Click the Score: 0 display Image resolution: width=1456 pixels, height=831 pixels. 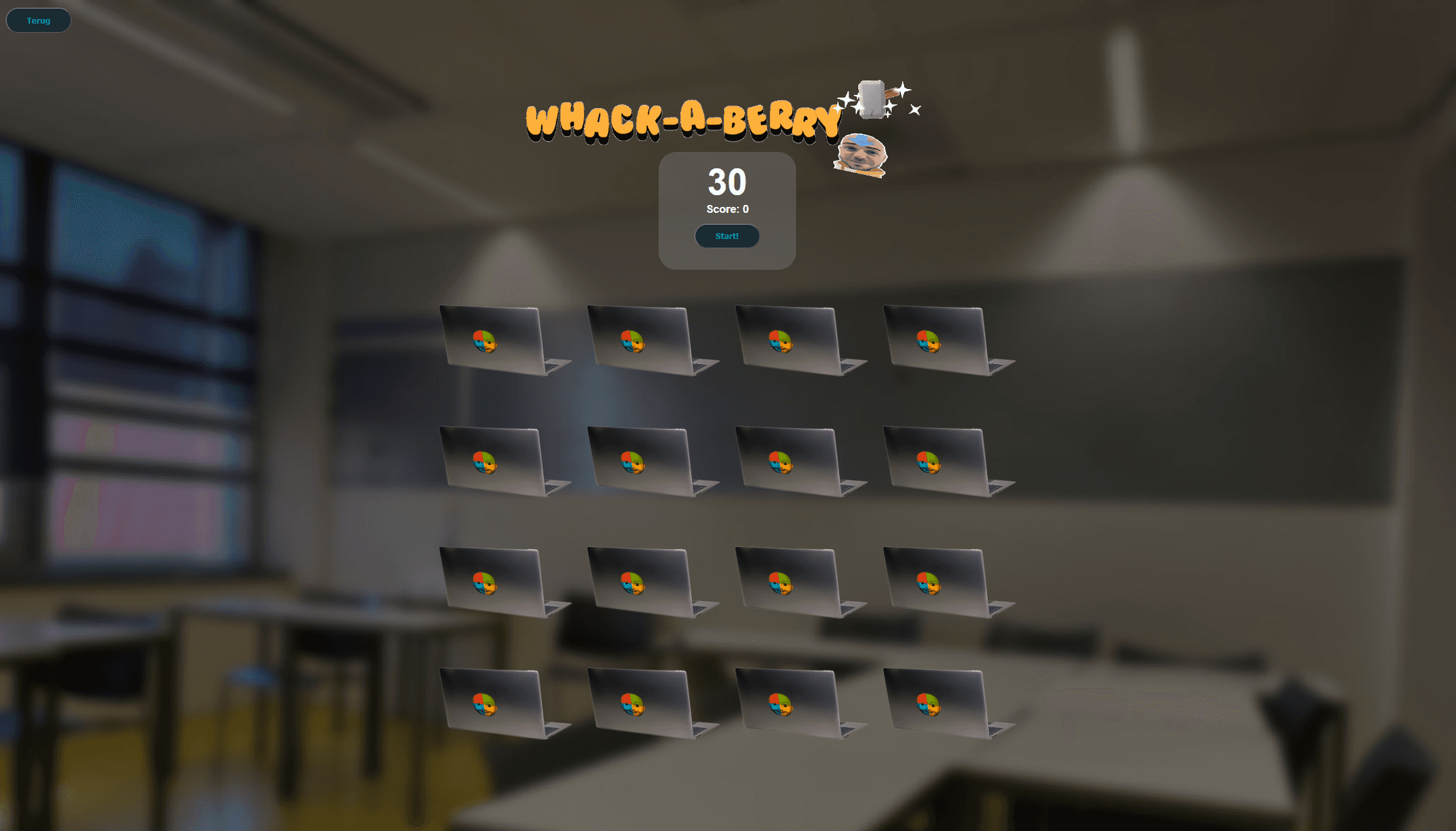(727, 209)
